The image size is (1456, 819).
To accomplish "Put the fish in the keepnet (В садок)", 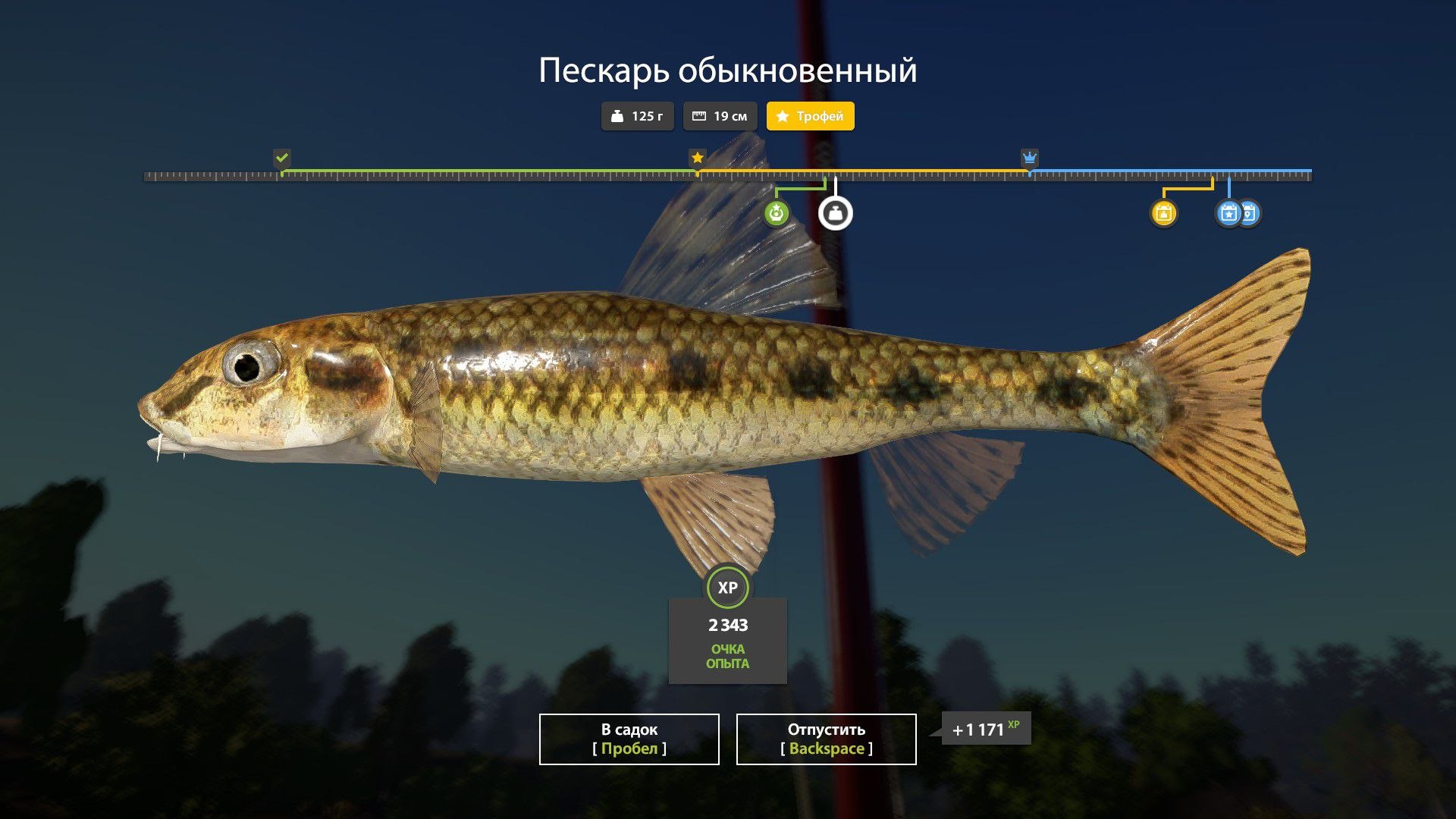I will (x=629, y=739).
